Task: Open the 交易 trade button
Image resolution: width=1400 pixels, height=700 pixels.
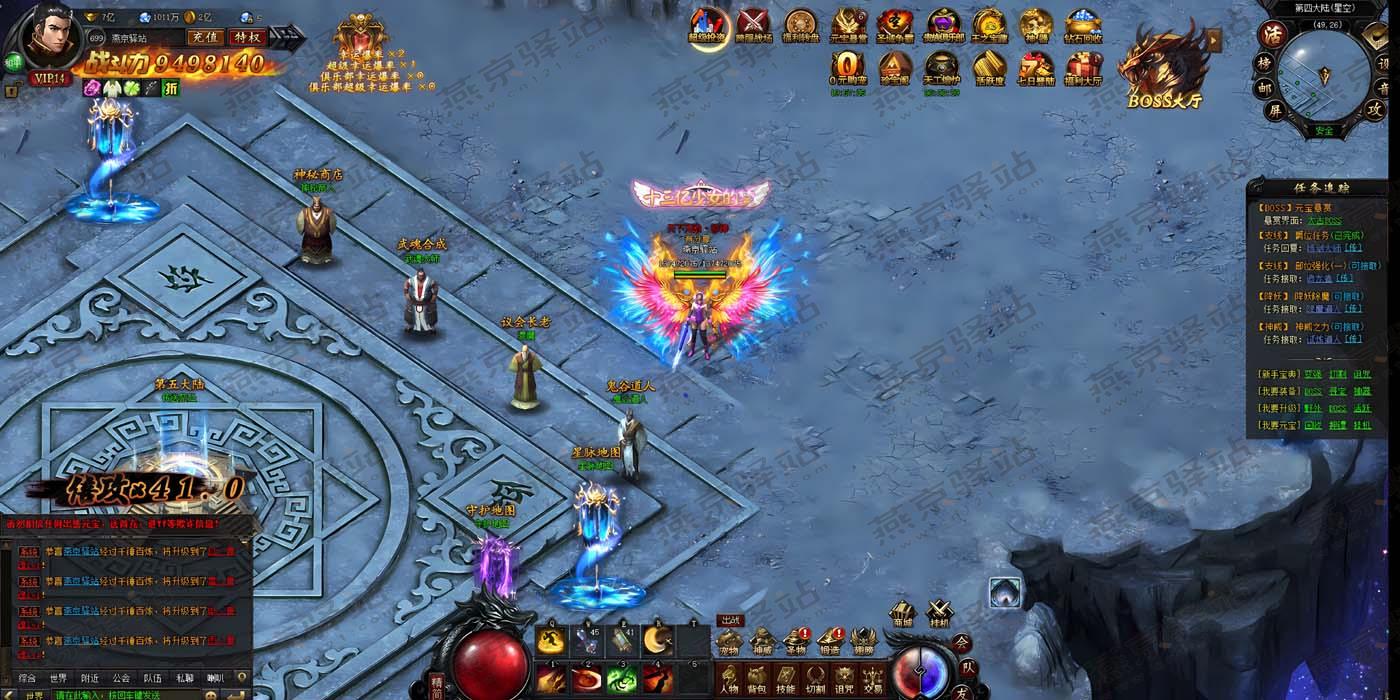Action: pyautogui.click(x=874, y=678)
